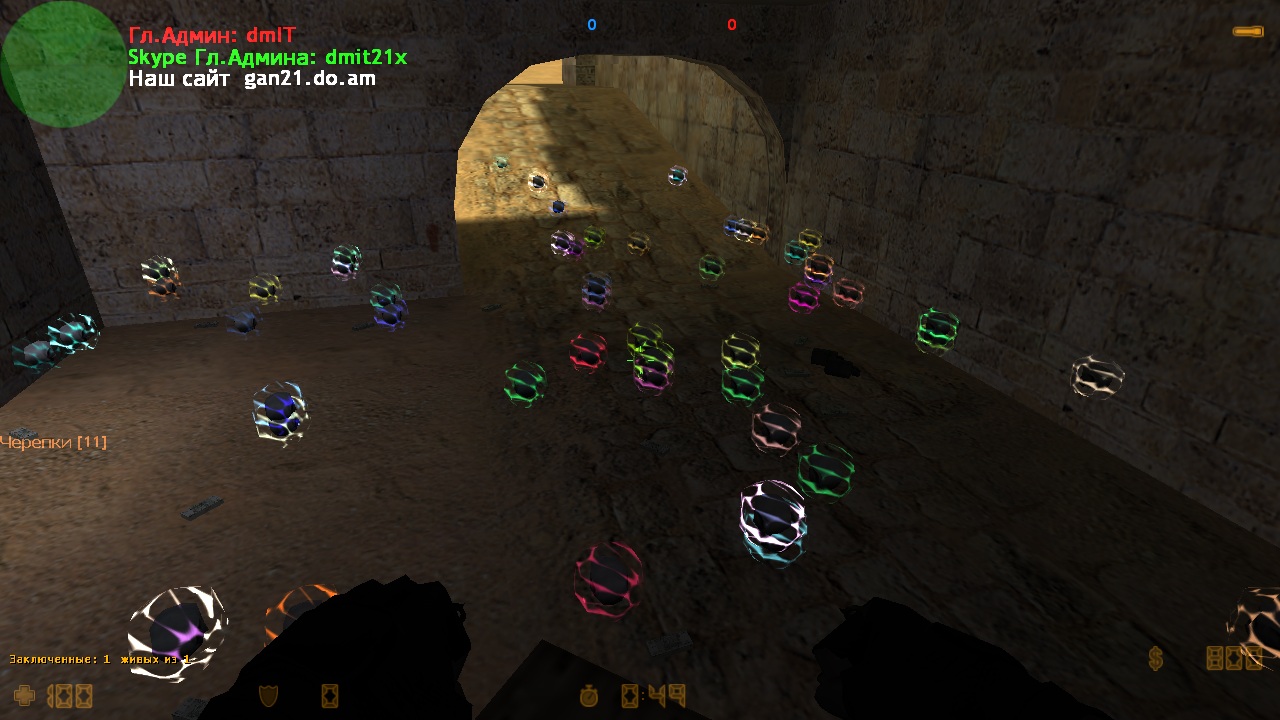The image size is (1280, 720).
Task: Select the flashlight icon
Action: click(1247, 32)
